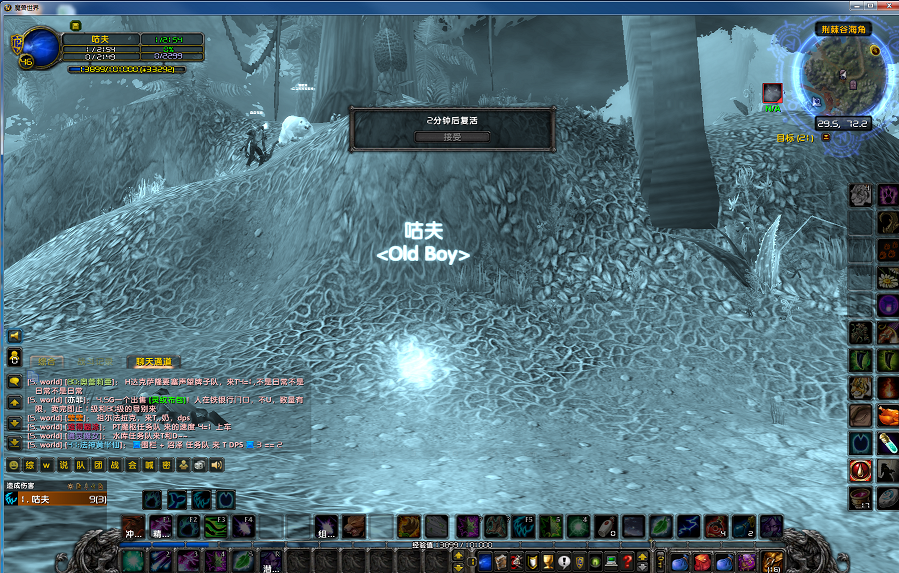Use the blue potion vial on side bar
Screen dimensions: 899x573
888,442
